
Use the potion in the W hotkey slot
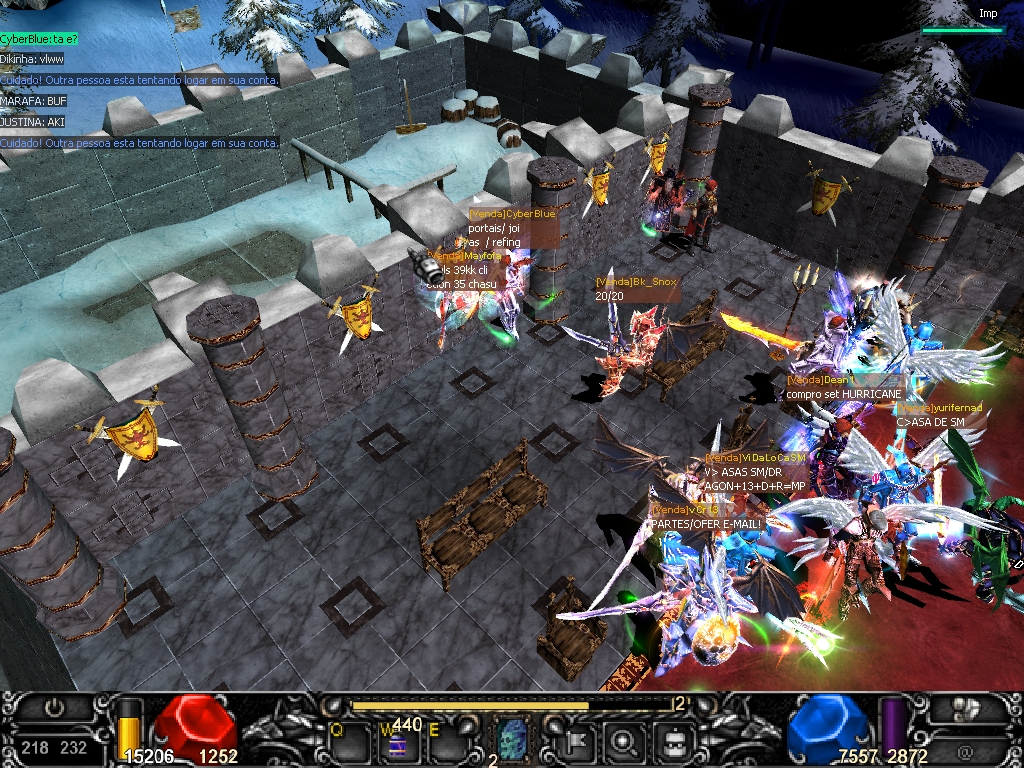[399, 744]
